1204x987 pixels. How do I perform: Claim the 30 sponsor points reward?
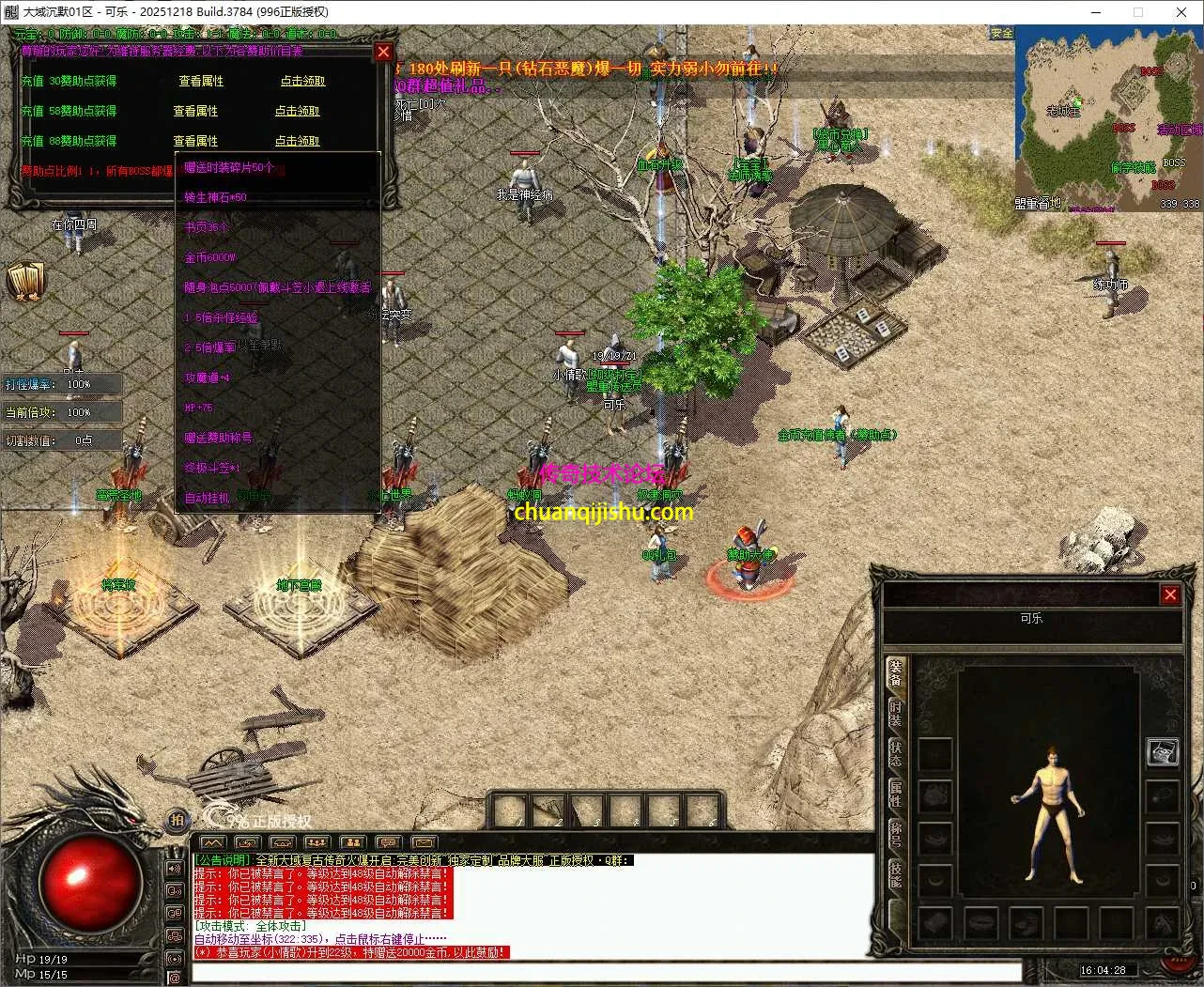tap(302, 82)
